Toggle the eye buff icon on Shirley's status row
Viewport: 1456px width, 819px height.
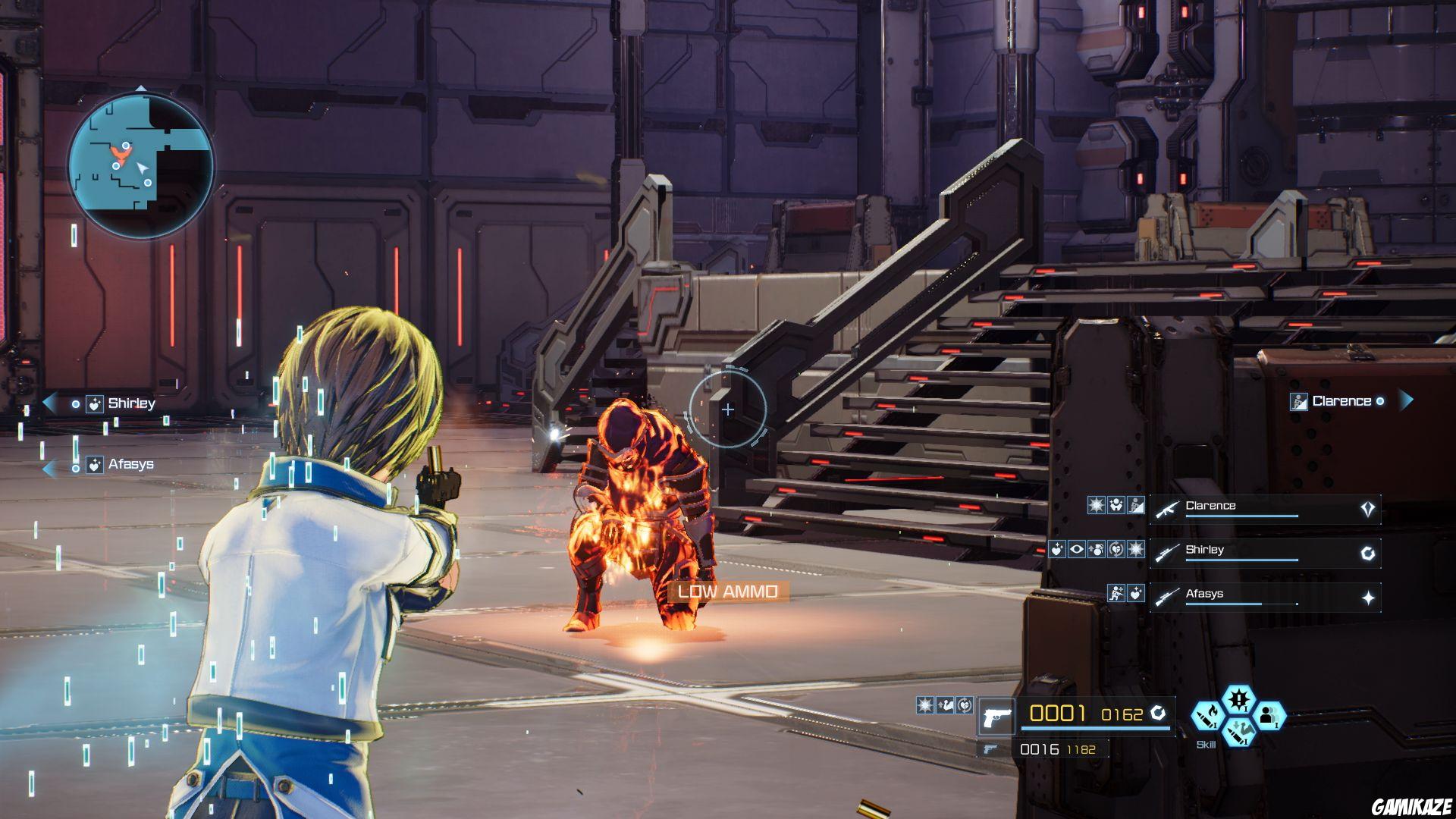[1077, 549]
